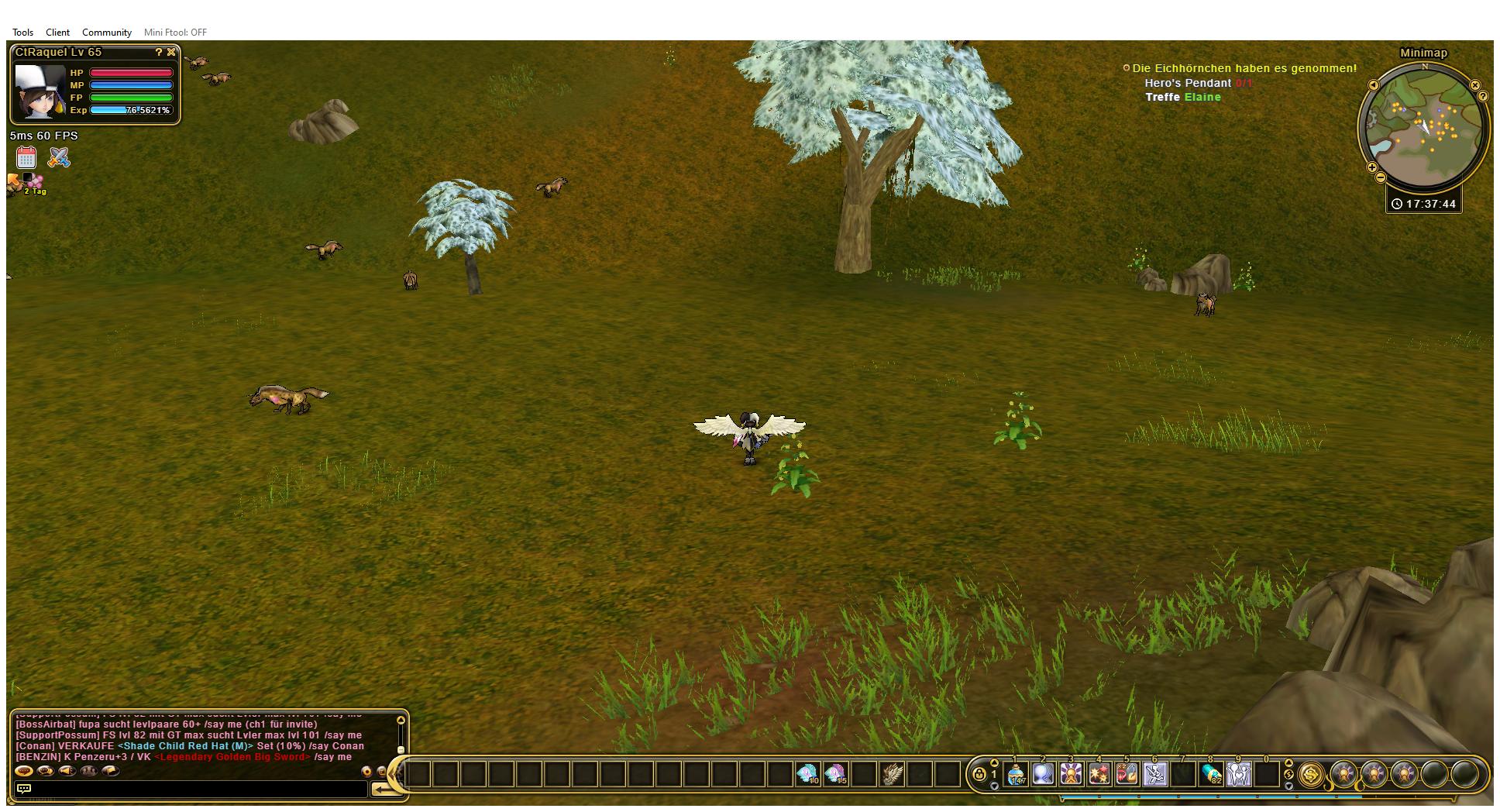Open the Community menu
The width and height of the screenshot is (1500, 812).
coord(106,32)
